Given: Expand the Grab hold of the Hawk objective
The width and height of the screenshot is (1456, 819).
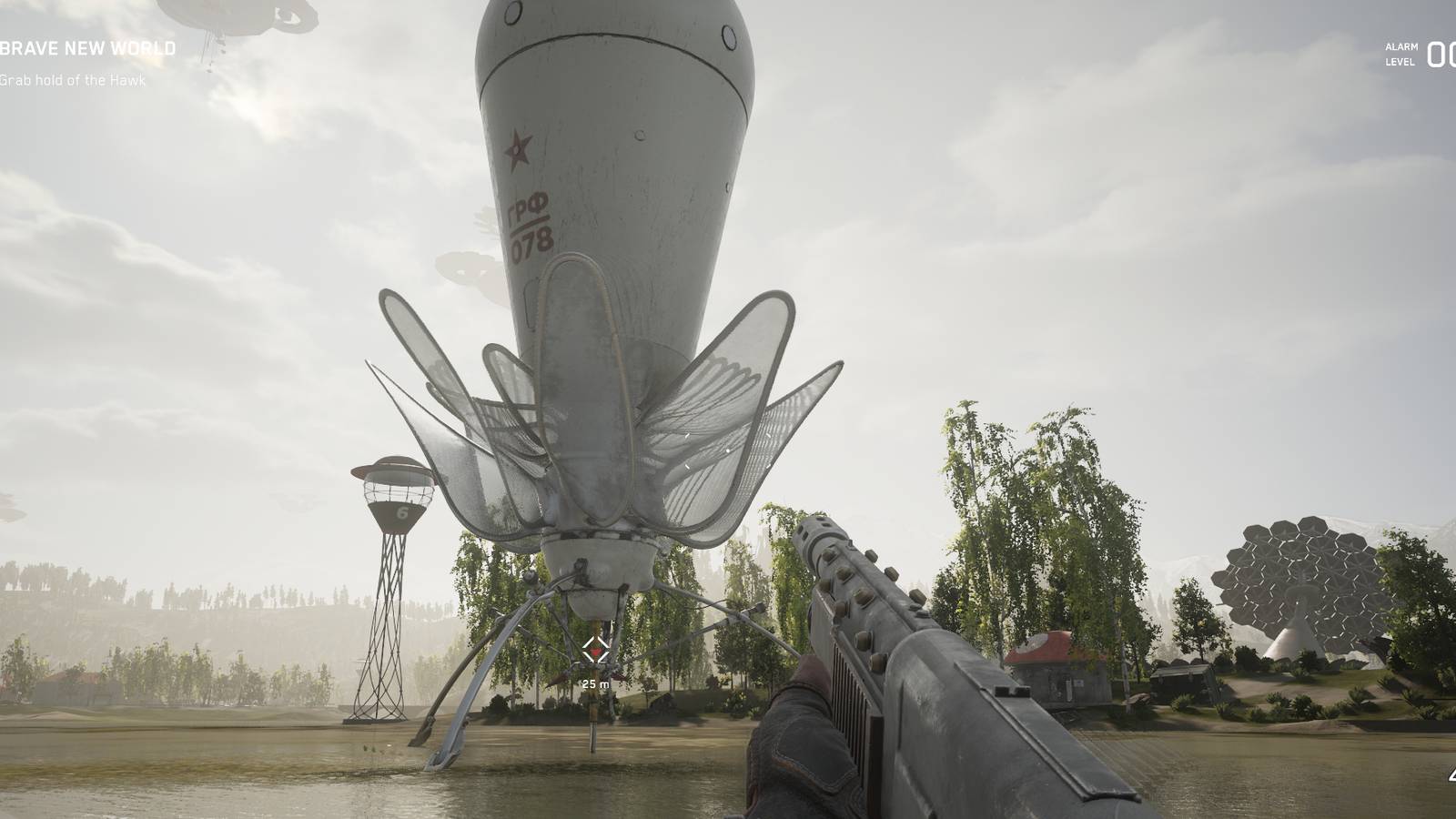Looking at the screenshot, I should coord(73,81).
